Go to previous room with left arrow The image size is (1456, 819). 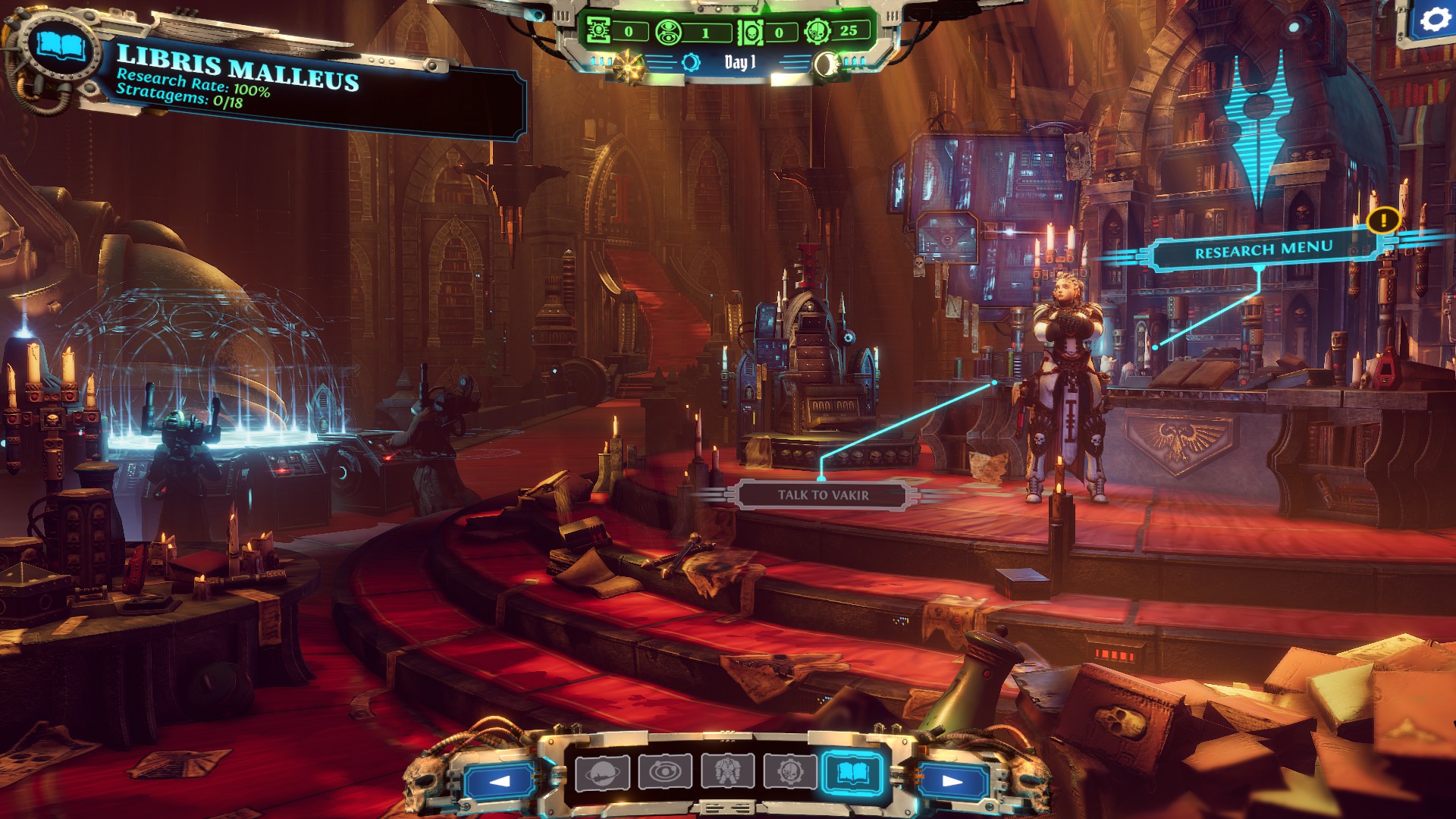(500, 781)
